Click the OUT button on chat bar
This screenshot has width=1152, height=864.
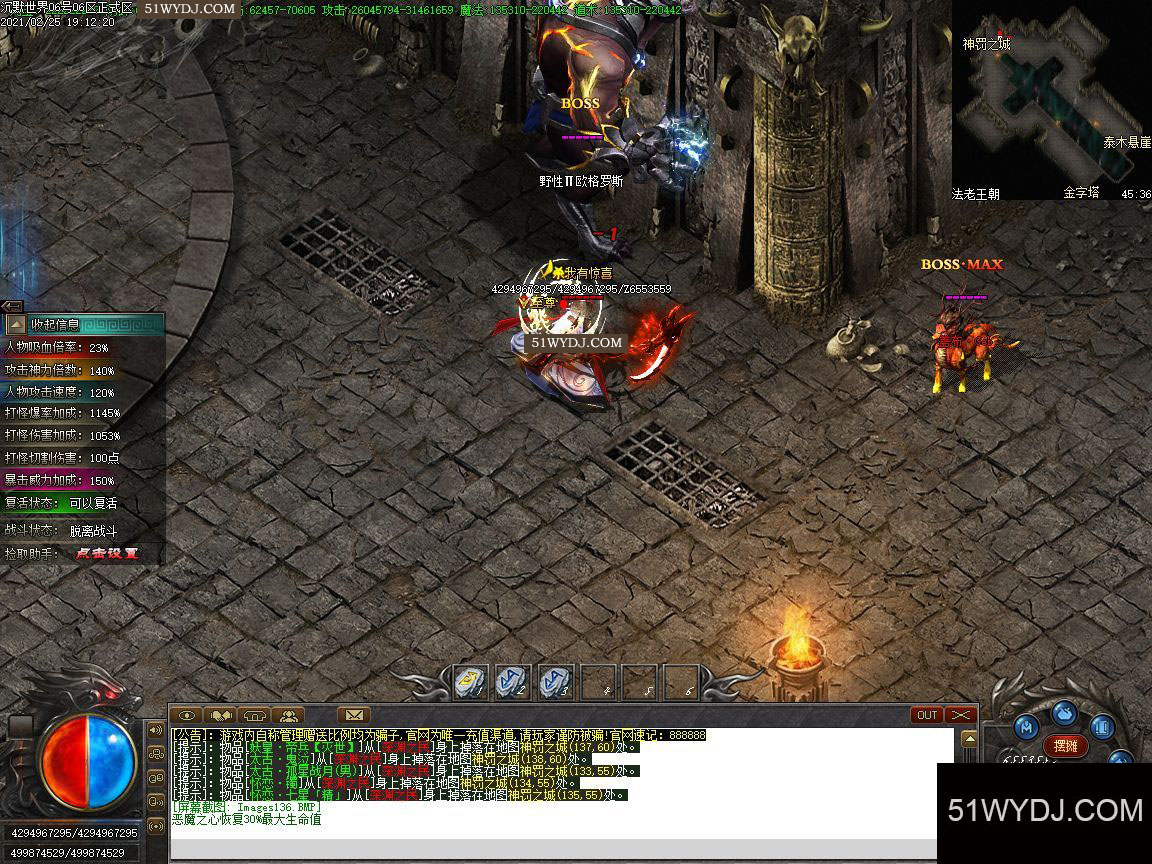[x=927, y=715]
